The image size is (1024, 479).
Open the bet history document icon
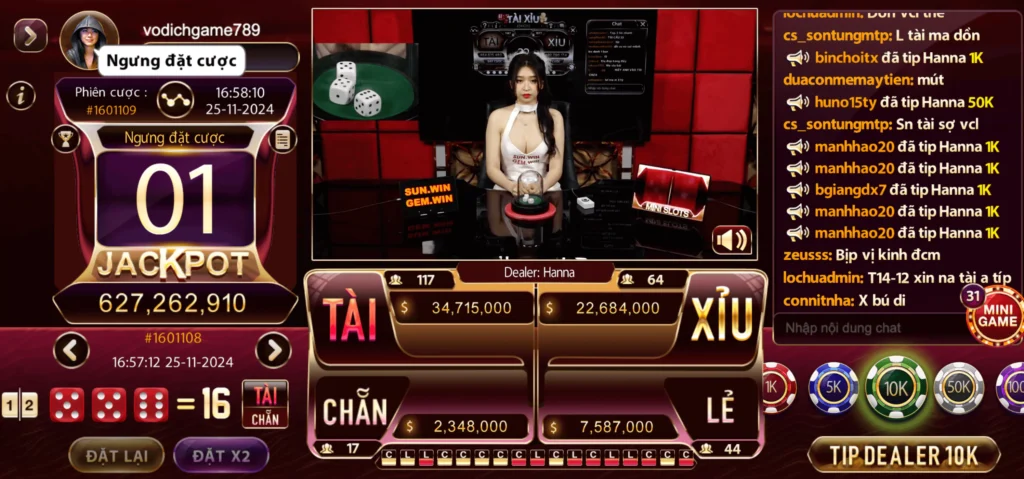click(283, 138)
